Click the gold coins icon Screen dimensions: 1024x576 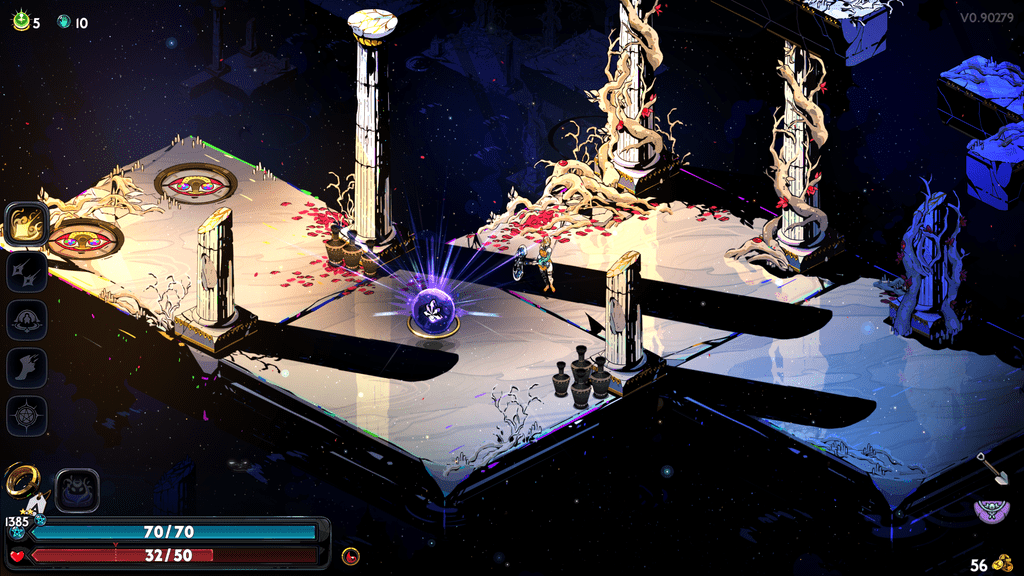pos(1004,563)
